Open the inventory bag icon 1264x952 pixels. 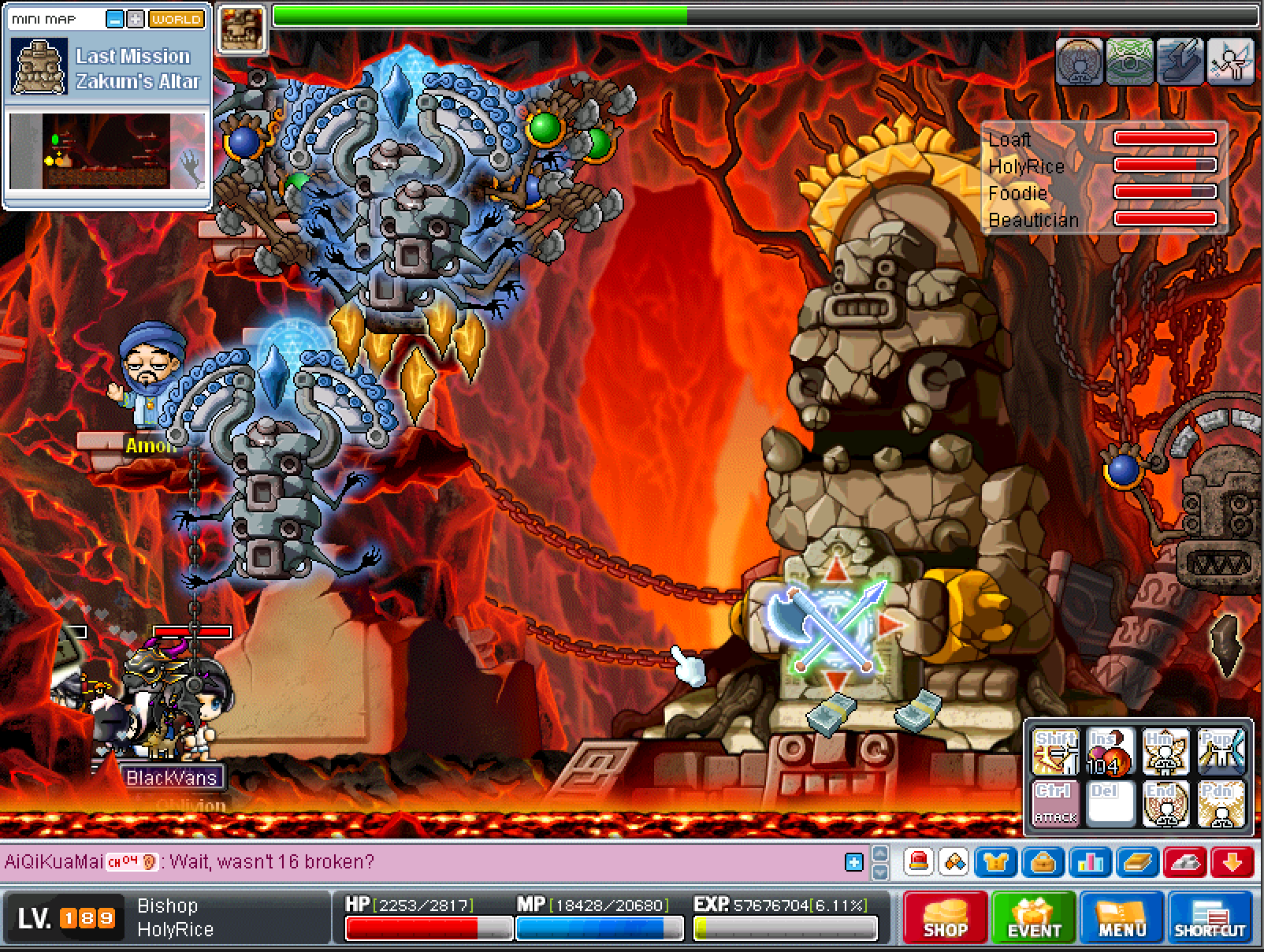[1043, 862]
